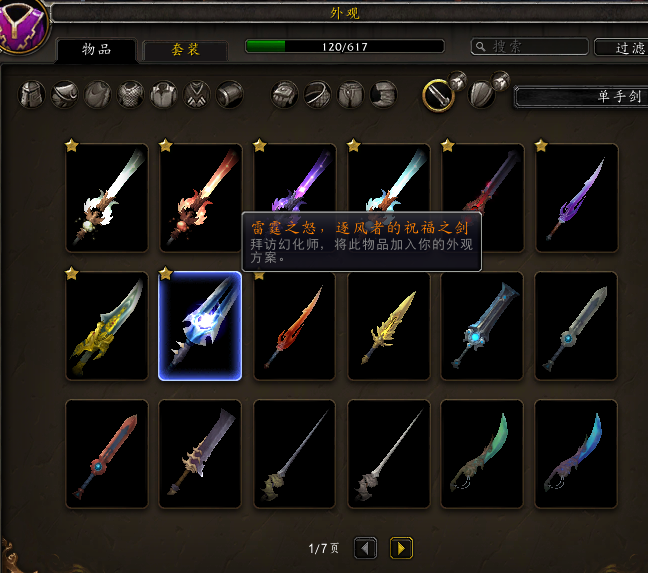Choose the golden curved blade appearance

pyautogui.click(x=107, y=326)
